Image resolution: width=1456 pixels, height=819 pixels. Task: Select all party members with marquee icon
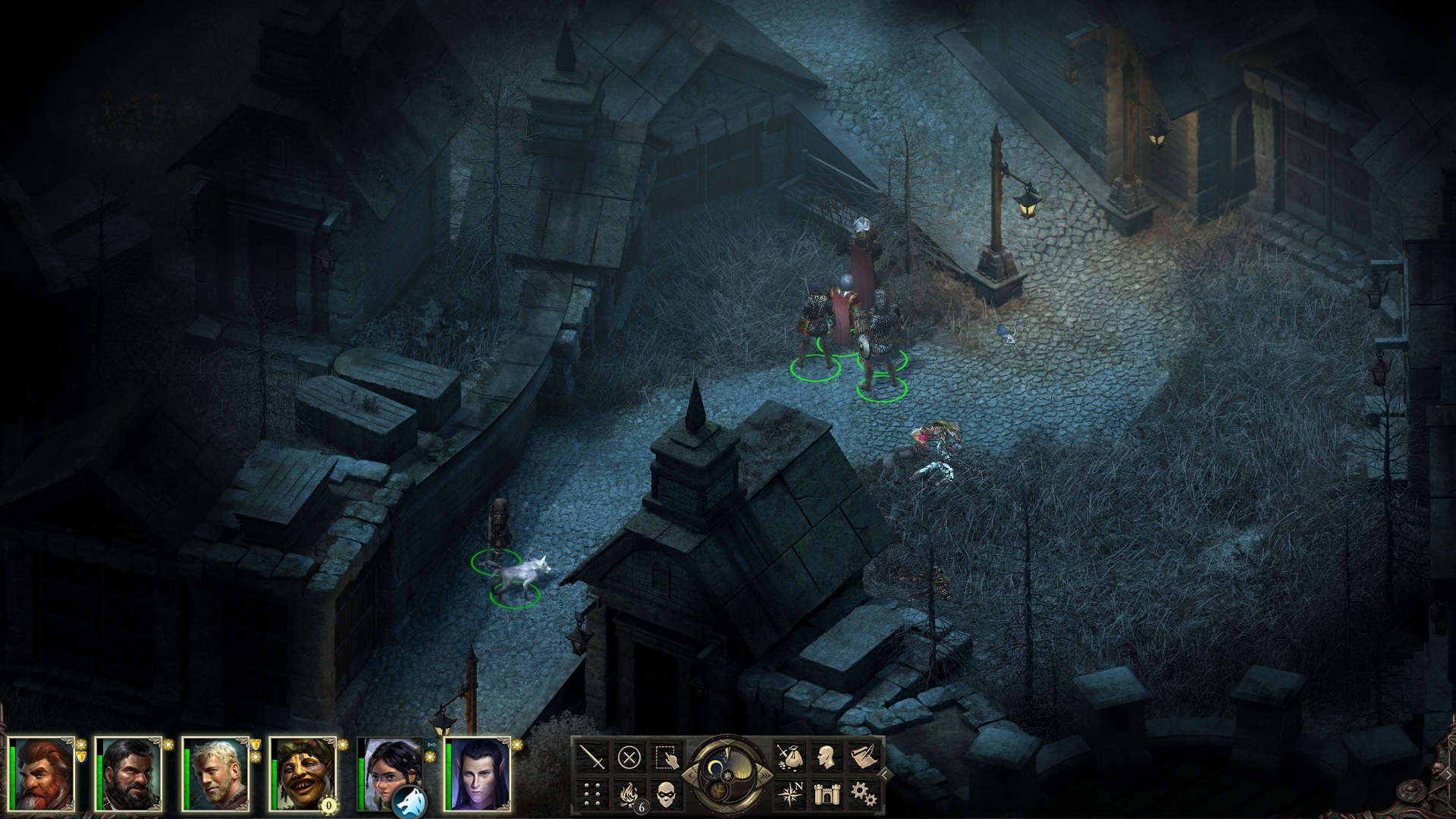(x=667, y=757)
